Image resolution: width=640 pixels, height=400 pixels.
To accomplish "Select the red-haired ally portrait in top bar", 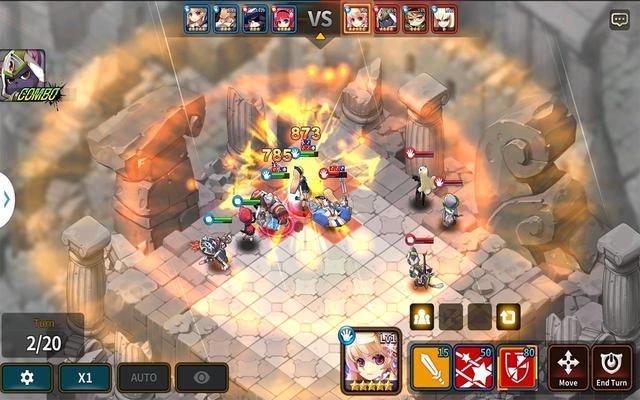I will point(283,18).
